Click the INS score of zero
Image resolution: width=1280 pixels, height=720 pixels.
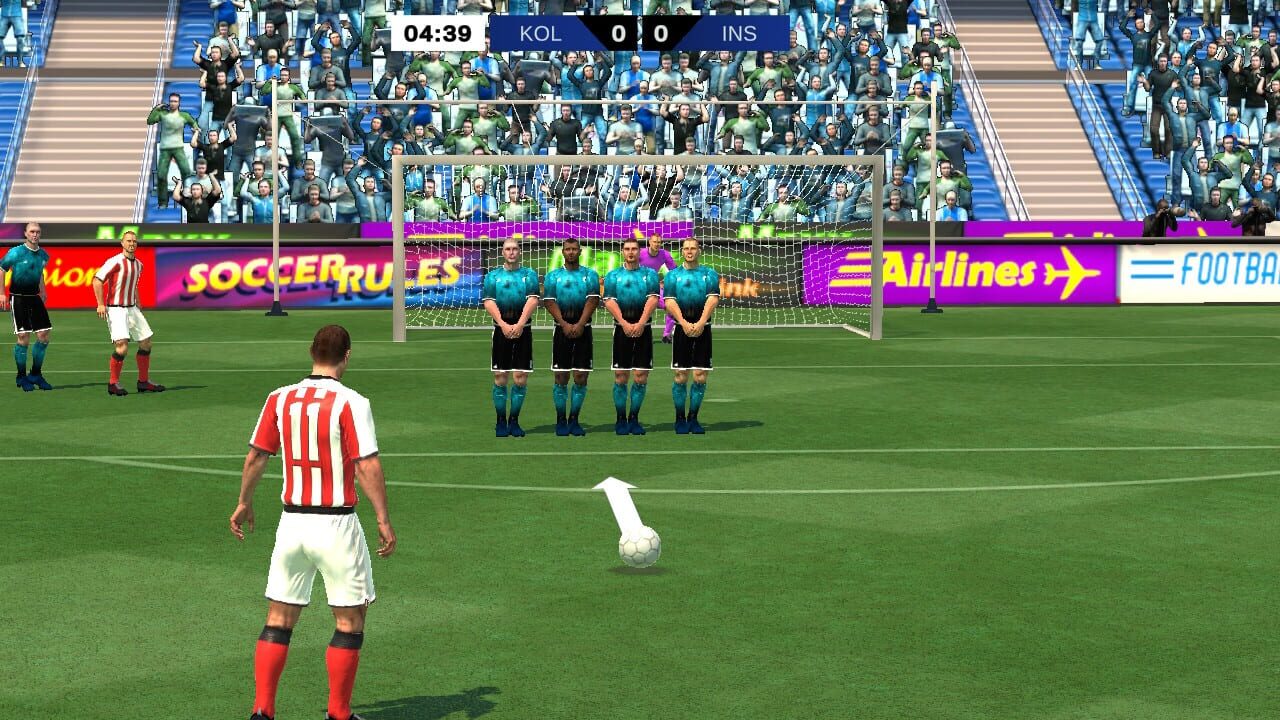tap(660, 33)
